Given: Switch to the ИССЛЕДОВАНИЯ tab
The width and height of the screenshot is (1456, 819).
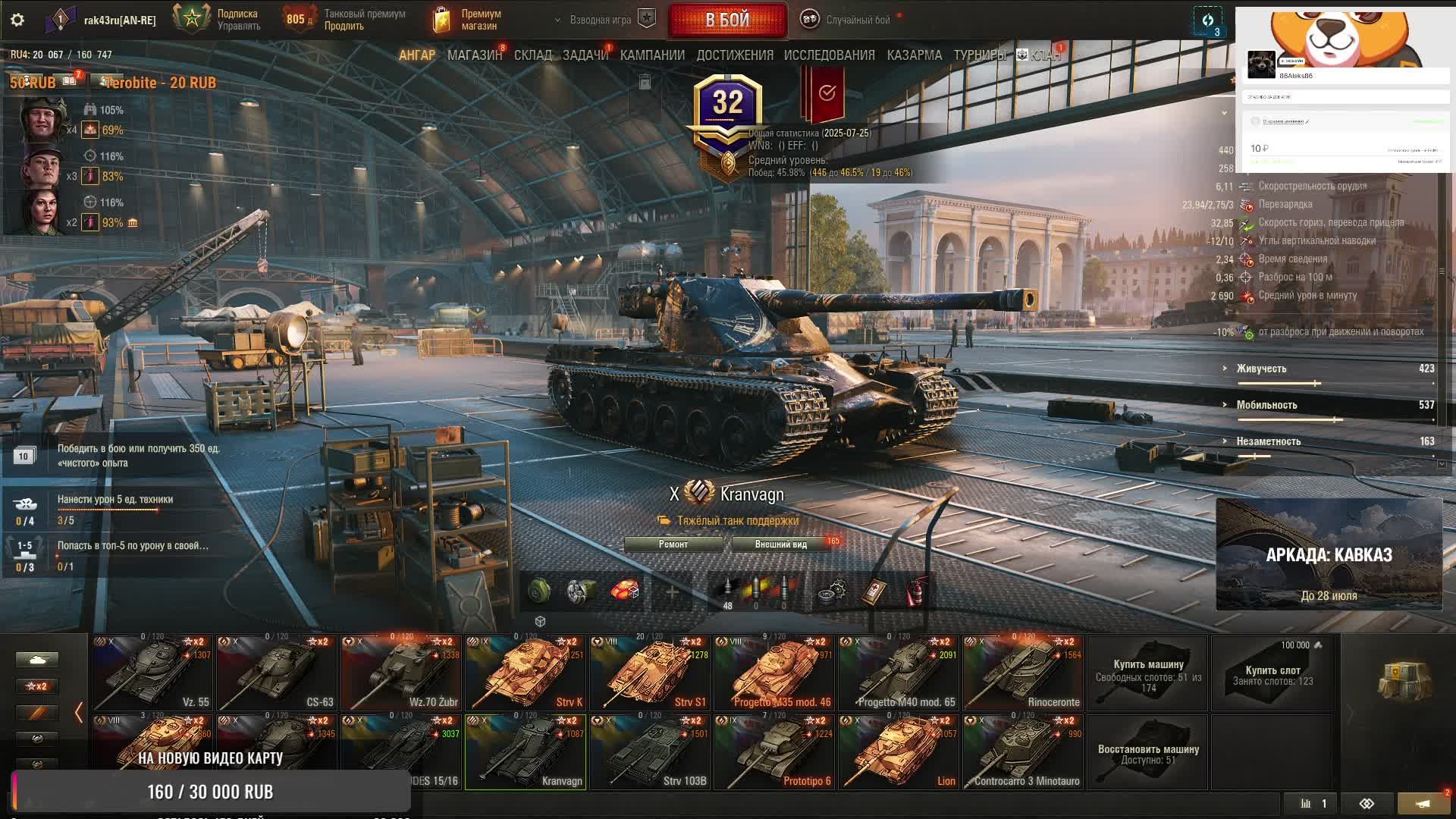Looking at the screenshot, I should coord(829,55).
